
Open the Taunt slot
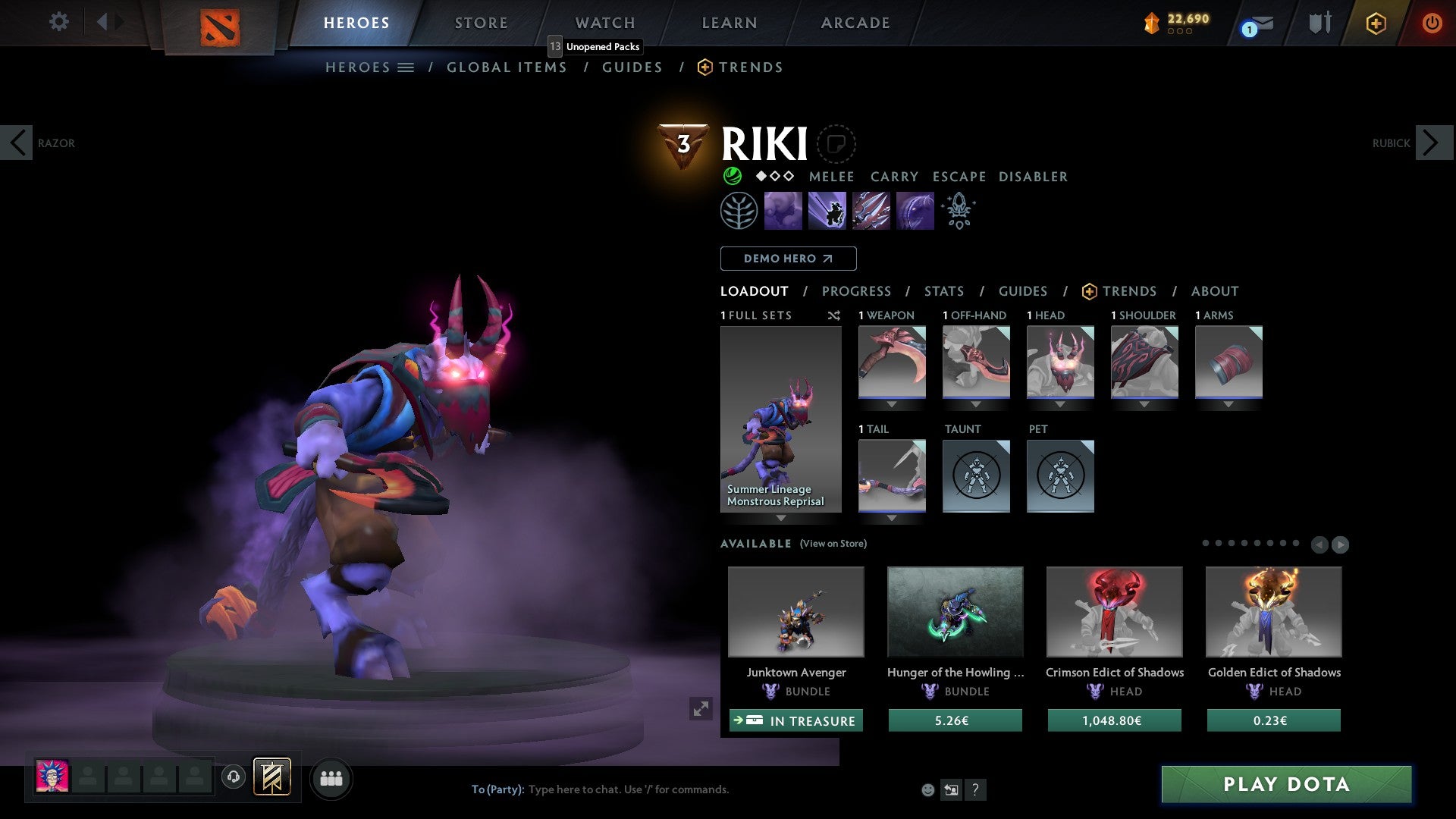click(x=976, y=475)
